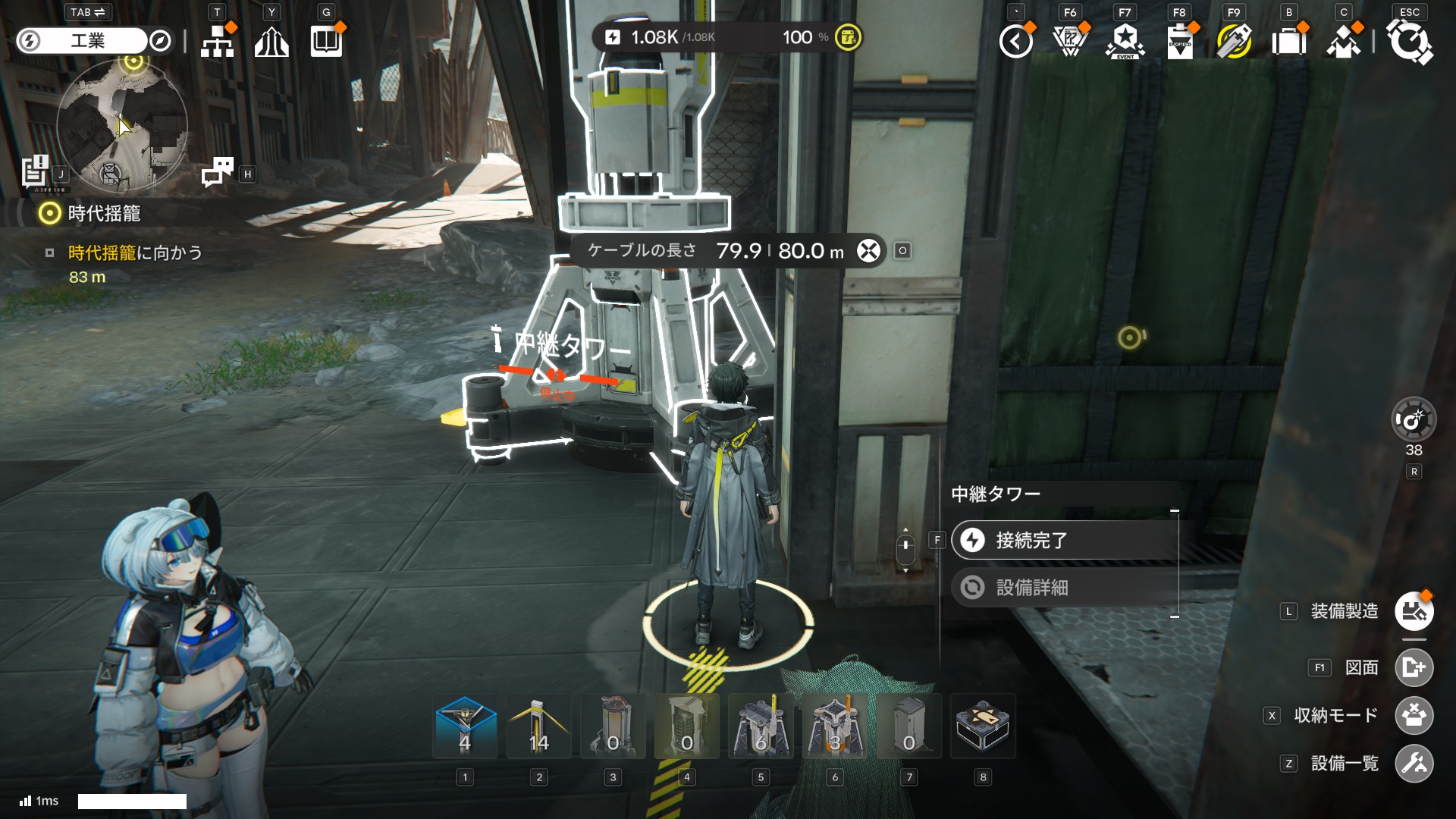Select the blue-highlighted hotbar slot with 4 items
This screenshot has height=819, width=1456.
click(x=465, y=726)
